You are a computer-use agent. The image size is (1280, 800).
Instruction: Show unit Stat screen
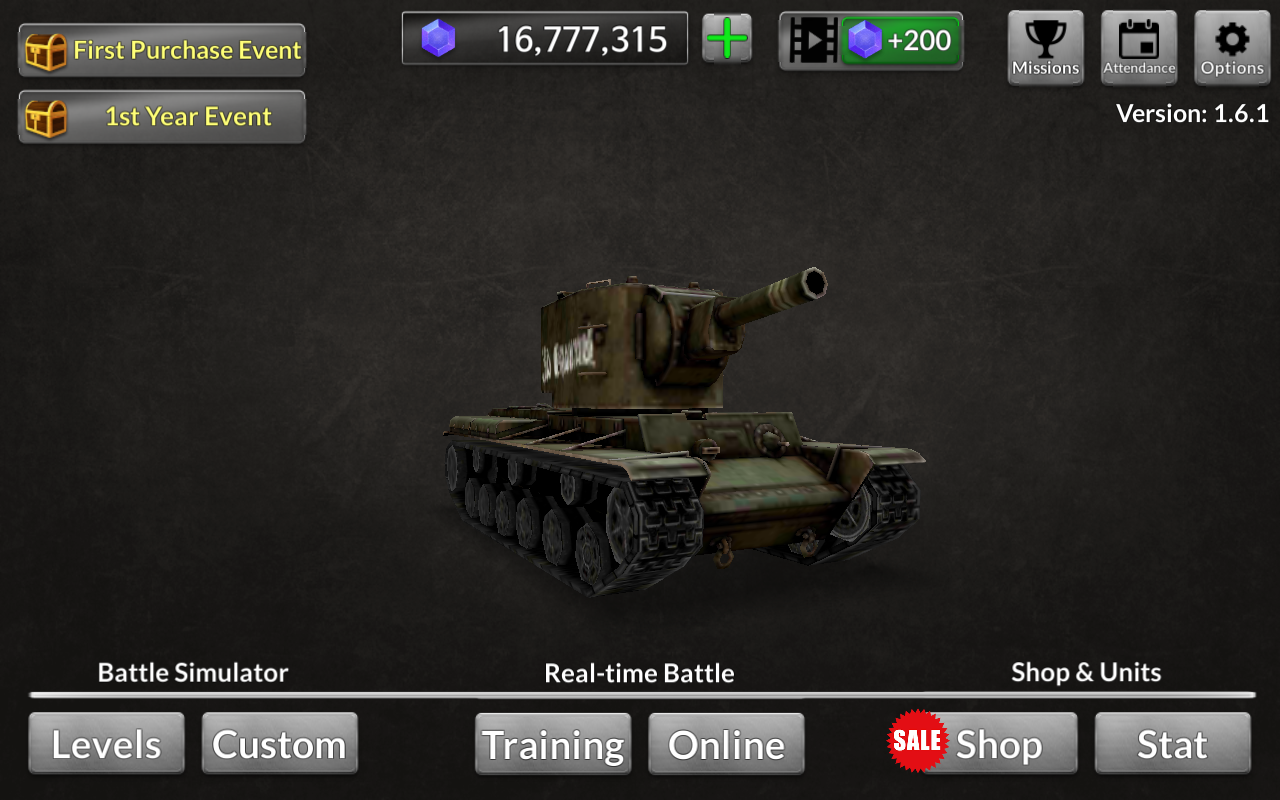click(x=1172, y=744)
